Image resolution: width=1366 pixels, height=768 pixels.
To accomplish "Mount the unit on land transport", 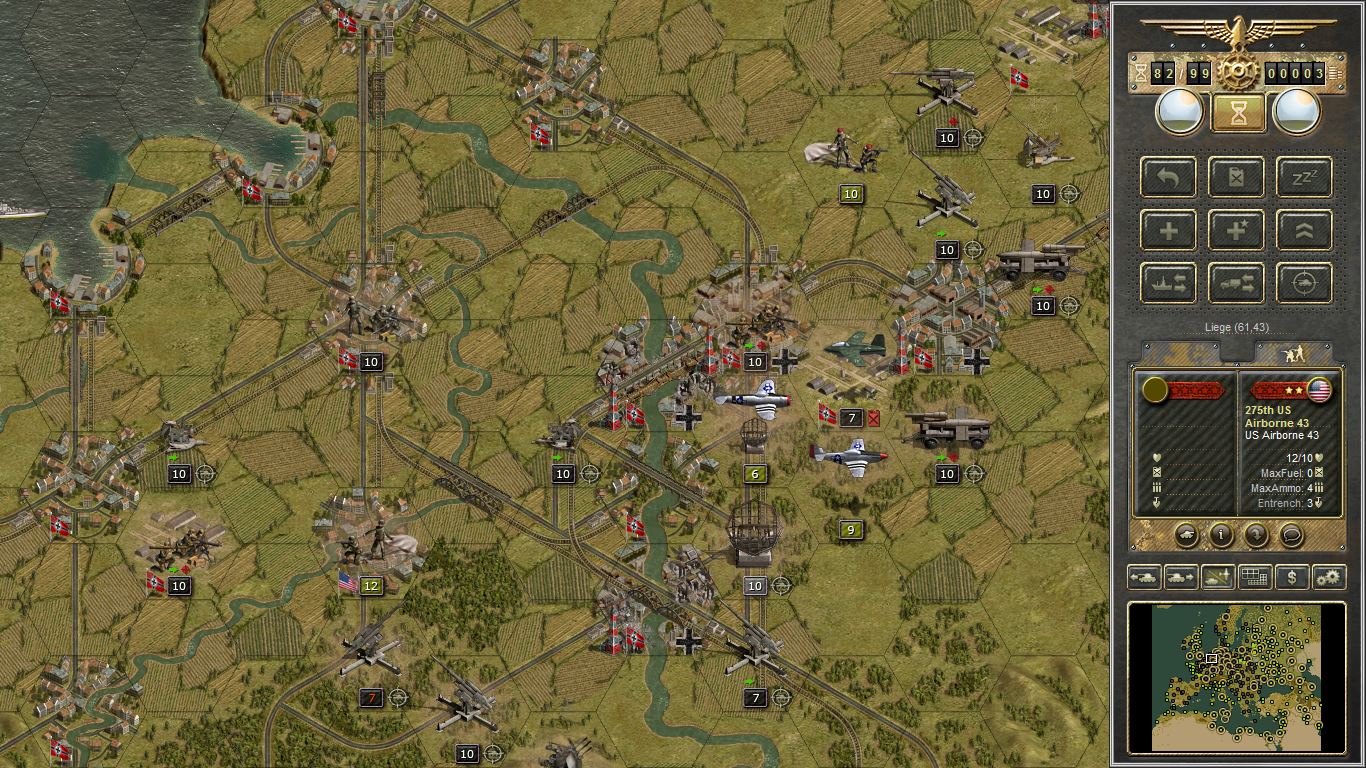I will pos(1236,283).
